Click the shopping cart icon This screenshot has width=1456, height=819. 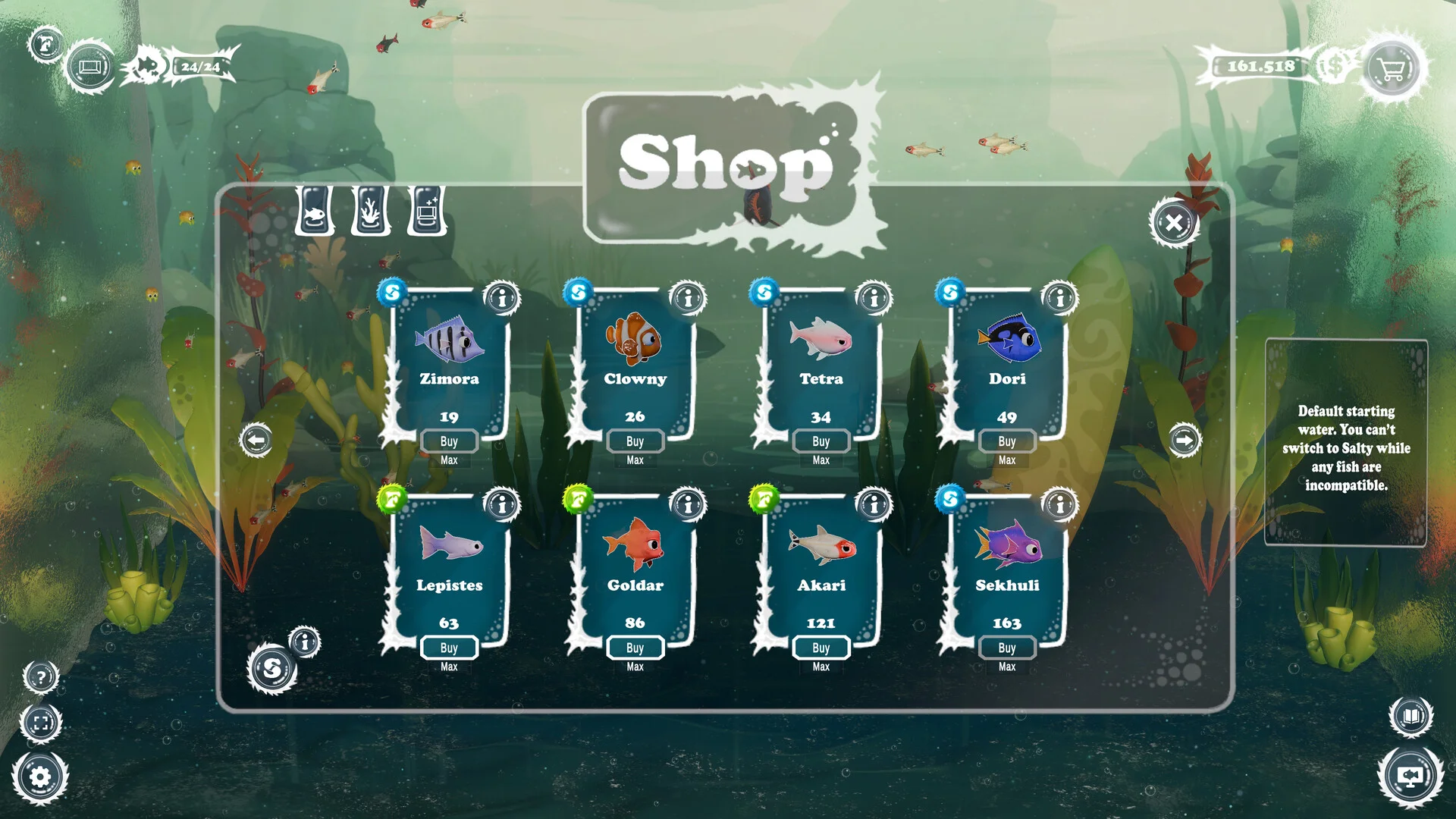1392,69
